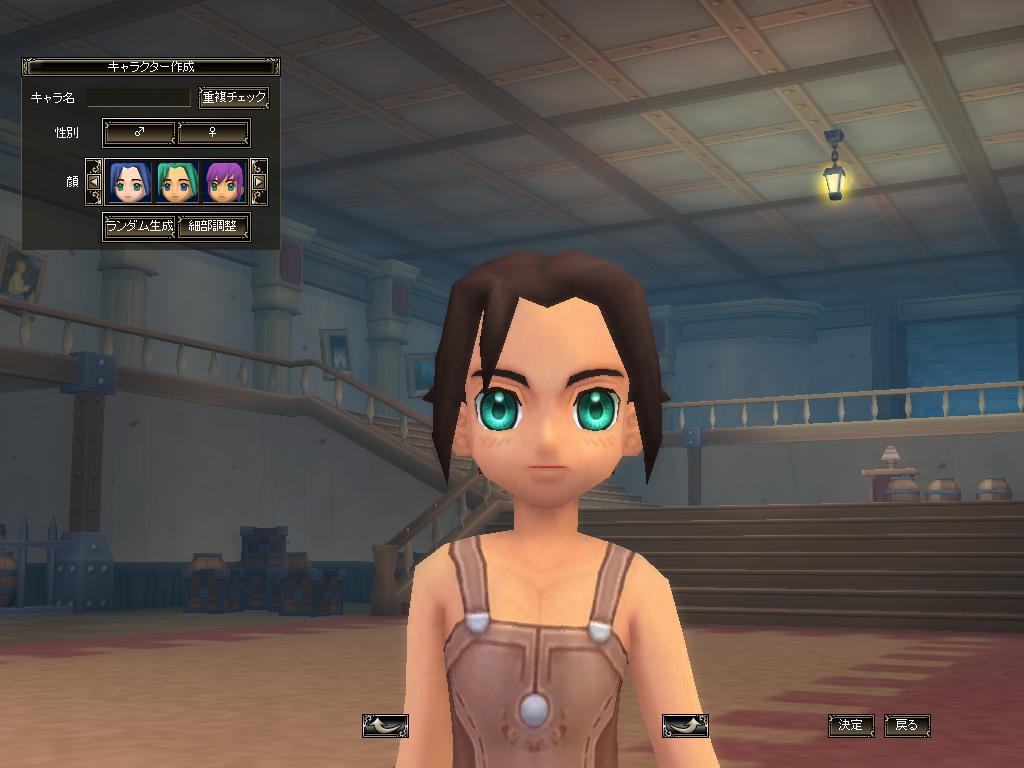Check name duplication with 重複チェック button

[x=234, y=98]
